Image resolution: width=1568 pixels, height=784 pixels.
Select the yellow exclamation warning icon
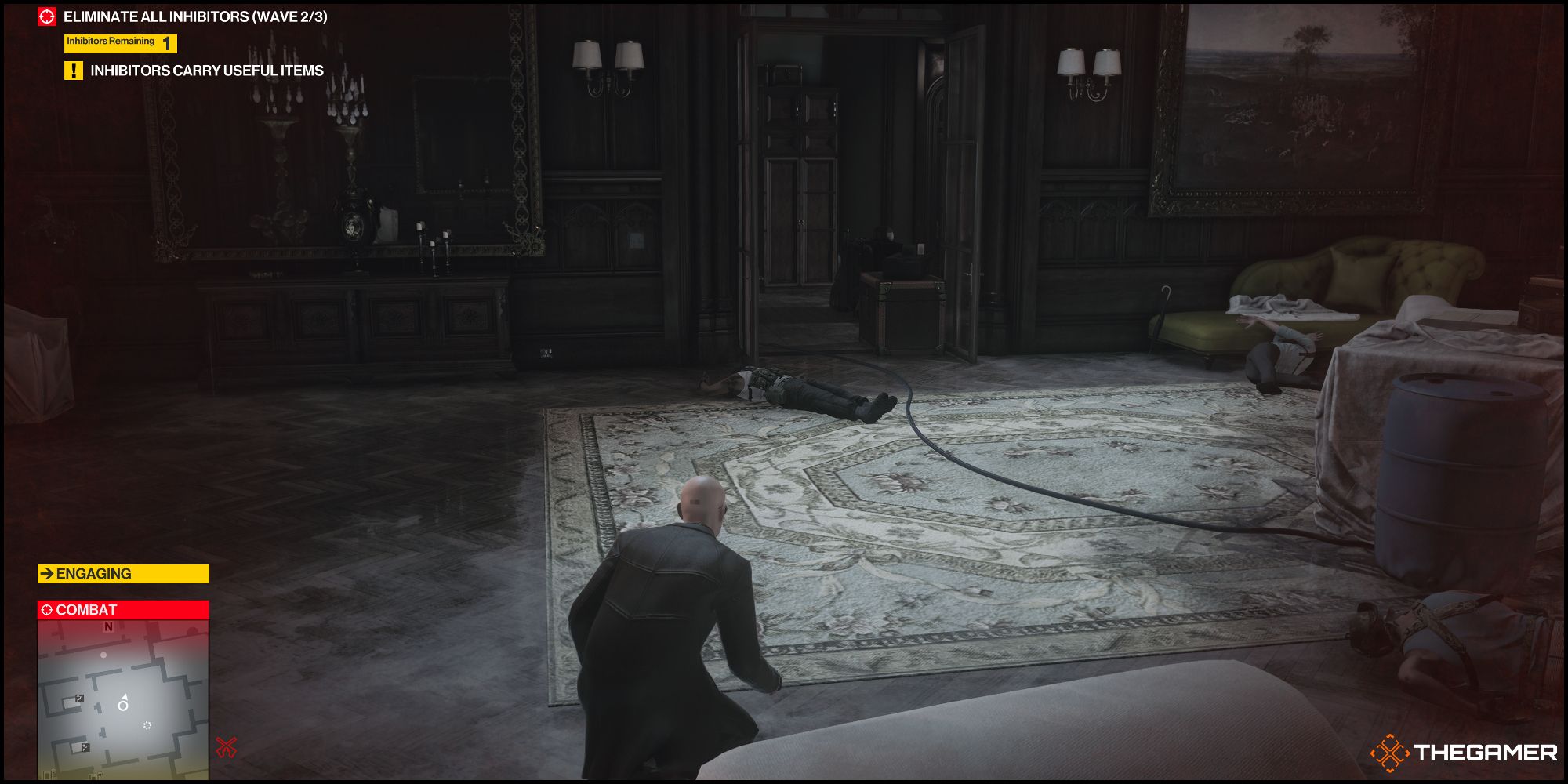[x=73, y=71]
